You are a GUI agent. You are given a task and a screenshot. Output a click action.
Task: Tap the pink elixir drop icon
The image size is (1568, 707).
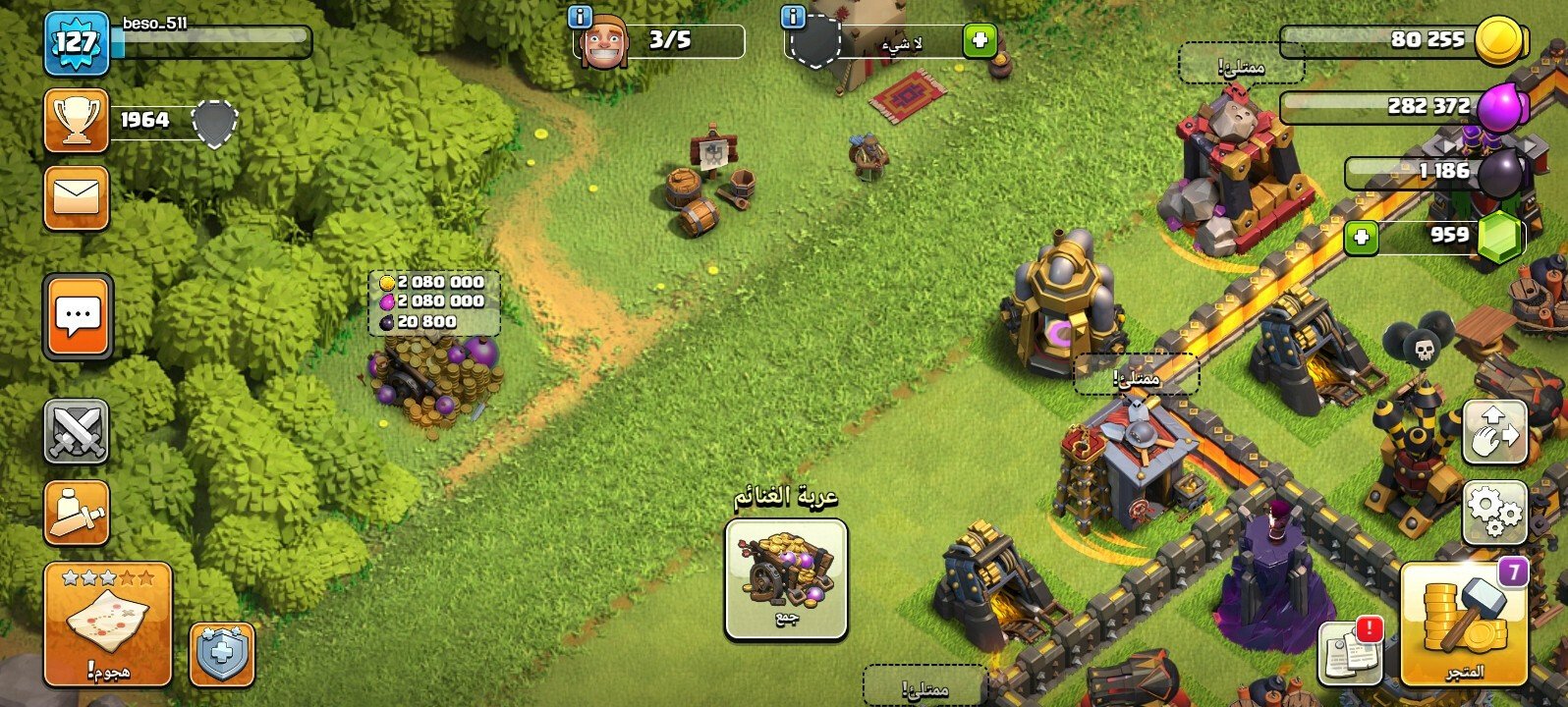[x=1501, y=105]
